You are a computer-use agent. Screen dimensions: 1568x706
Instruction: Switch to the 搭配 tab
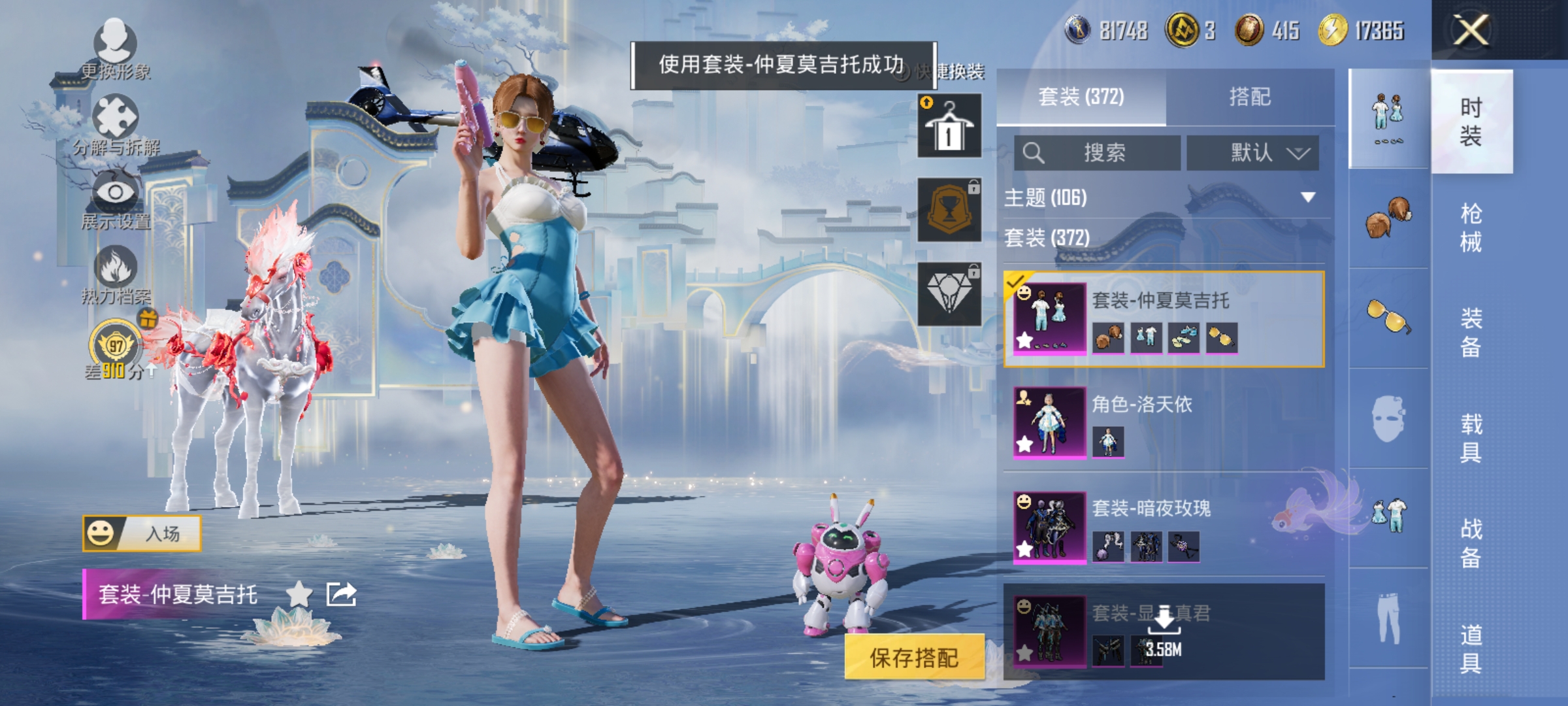tap(1256, 95)
